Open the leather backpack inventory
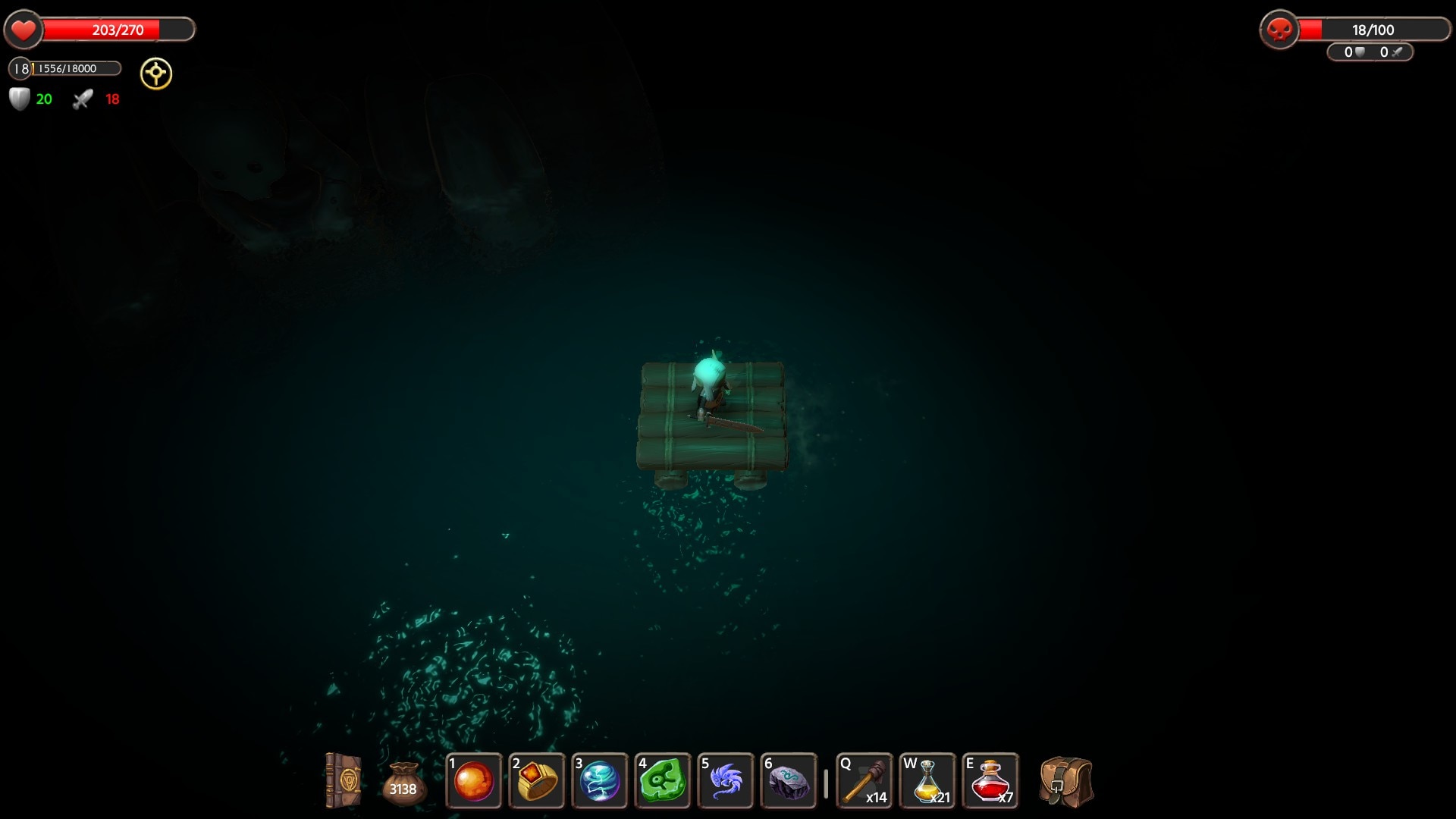 [x=1066, y=781]
